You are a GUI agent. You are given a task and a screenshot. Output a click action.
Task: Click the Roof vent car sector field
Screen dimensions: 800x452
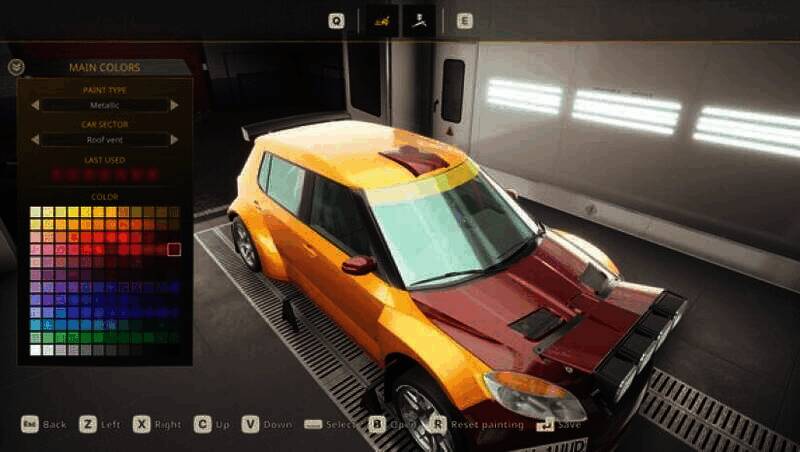click(x=105, y=140)
